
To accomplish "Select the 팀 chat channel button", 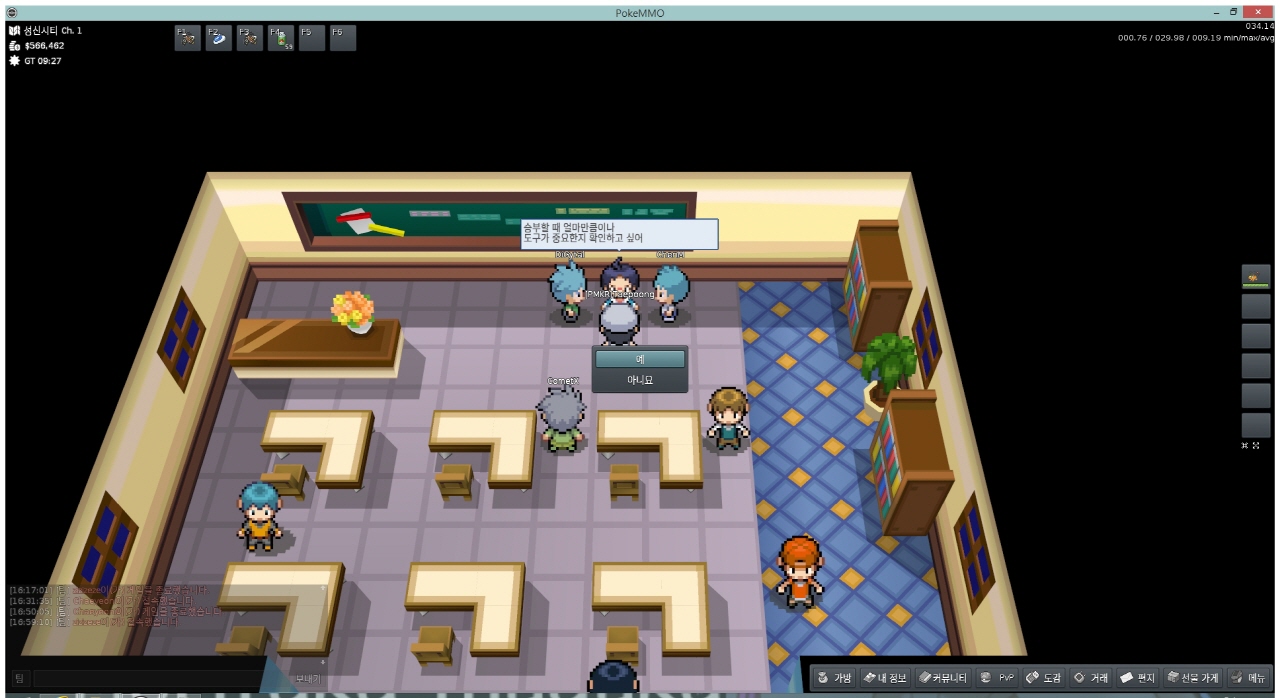I will pos(20,678).
